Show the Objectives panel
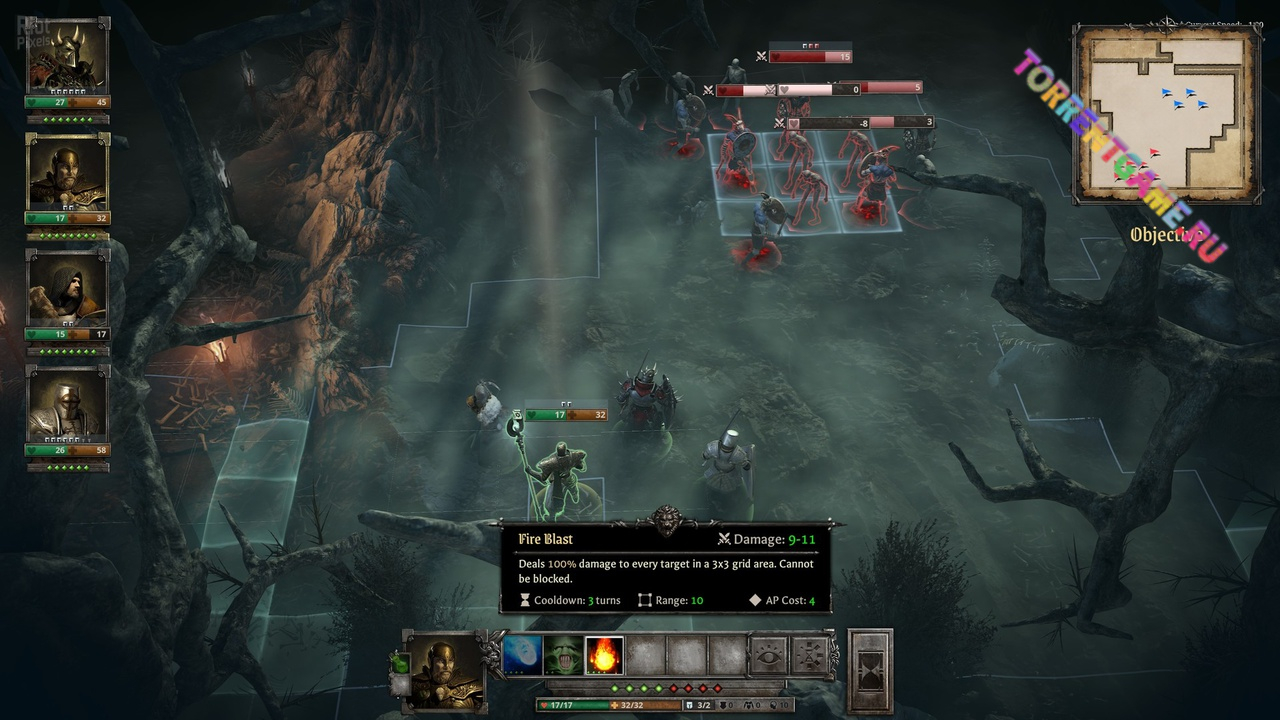 tap(1164, 235)
